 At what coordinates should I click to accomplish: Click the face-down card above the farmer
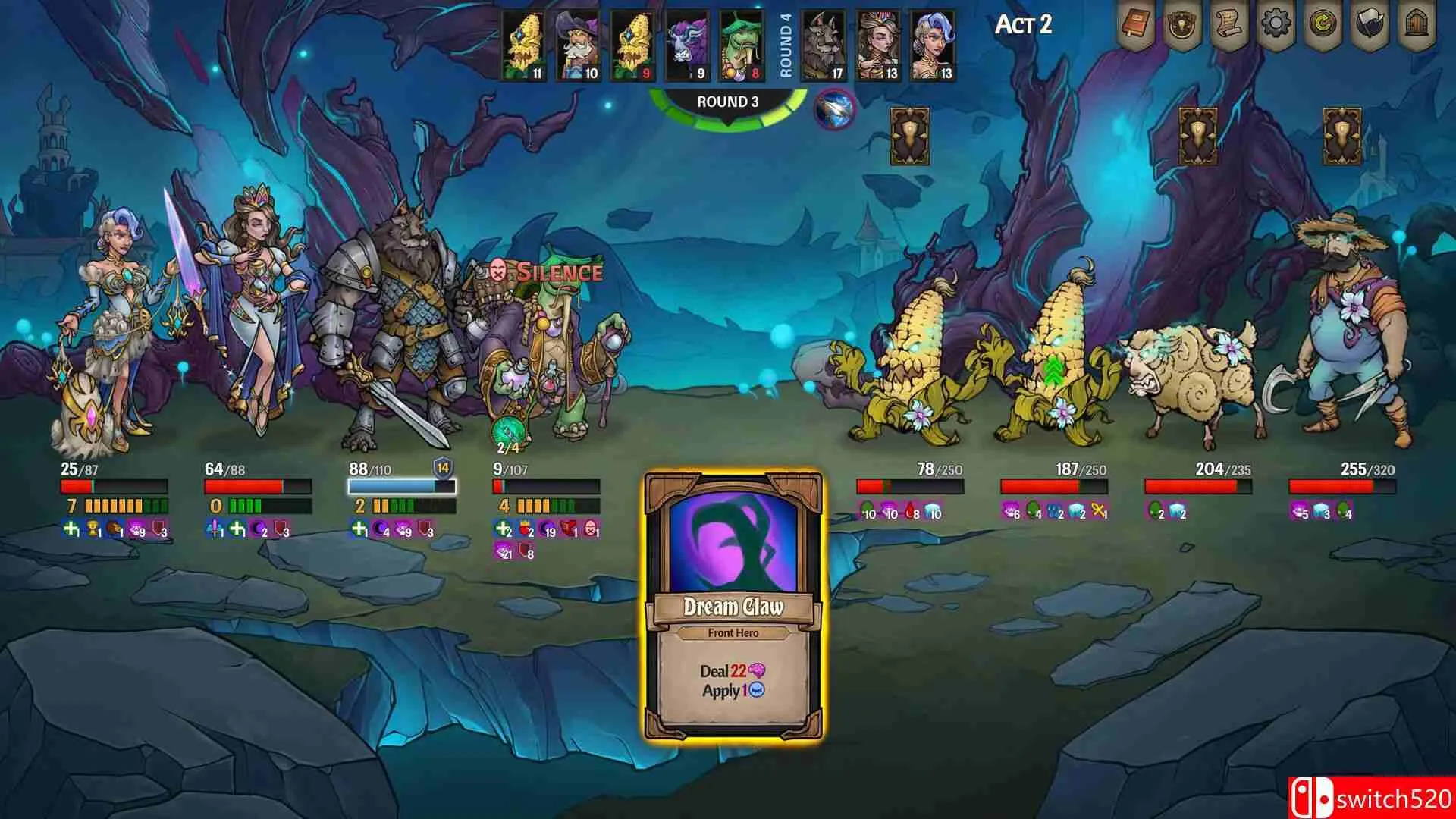pyautogui.click(x=1341, y=137)
